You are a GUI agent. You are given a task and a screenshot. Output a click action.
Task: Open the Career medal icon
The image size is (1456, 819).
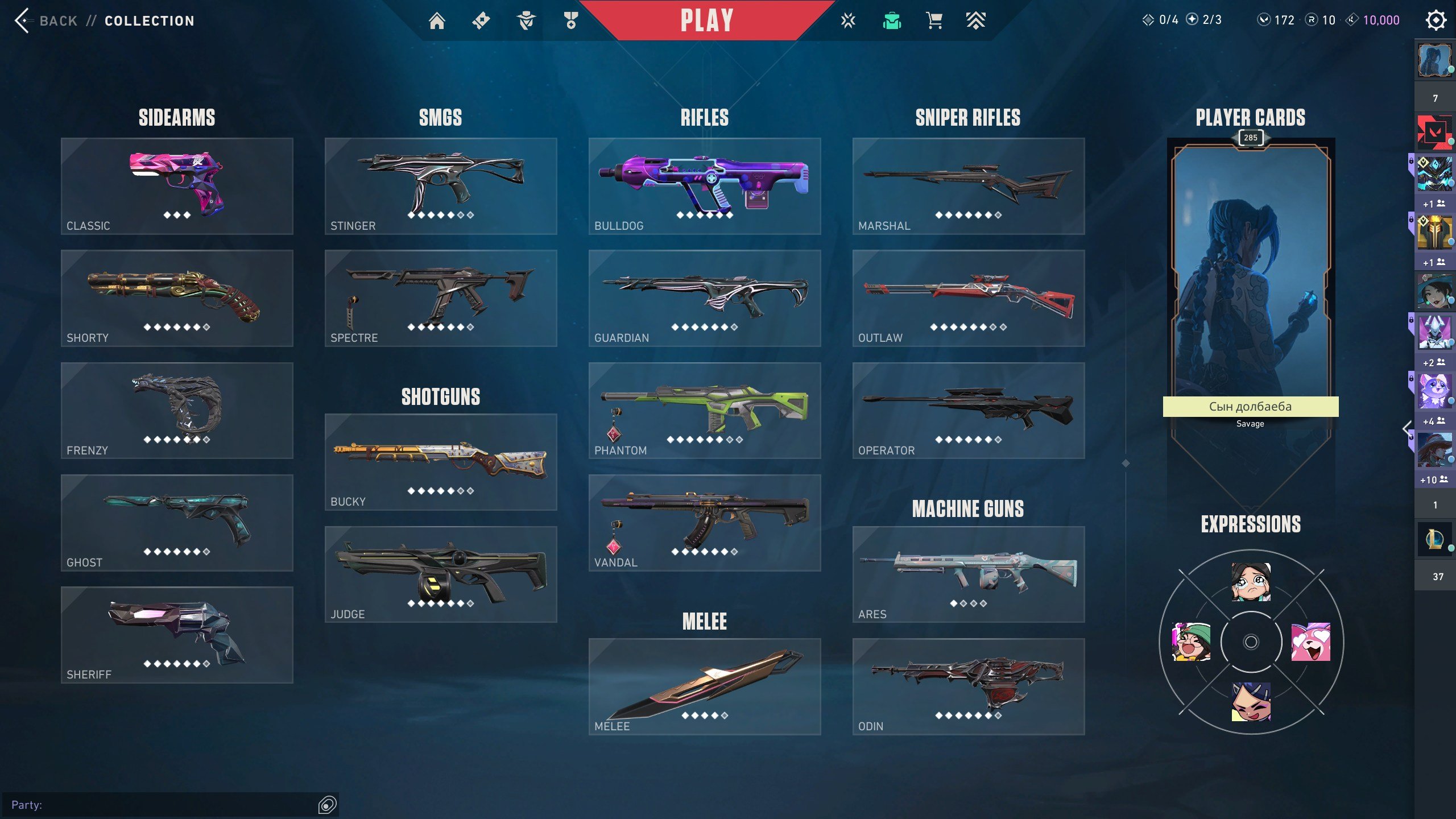(x=570, y=20)
